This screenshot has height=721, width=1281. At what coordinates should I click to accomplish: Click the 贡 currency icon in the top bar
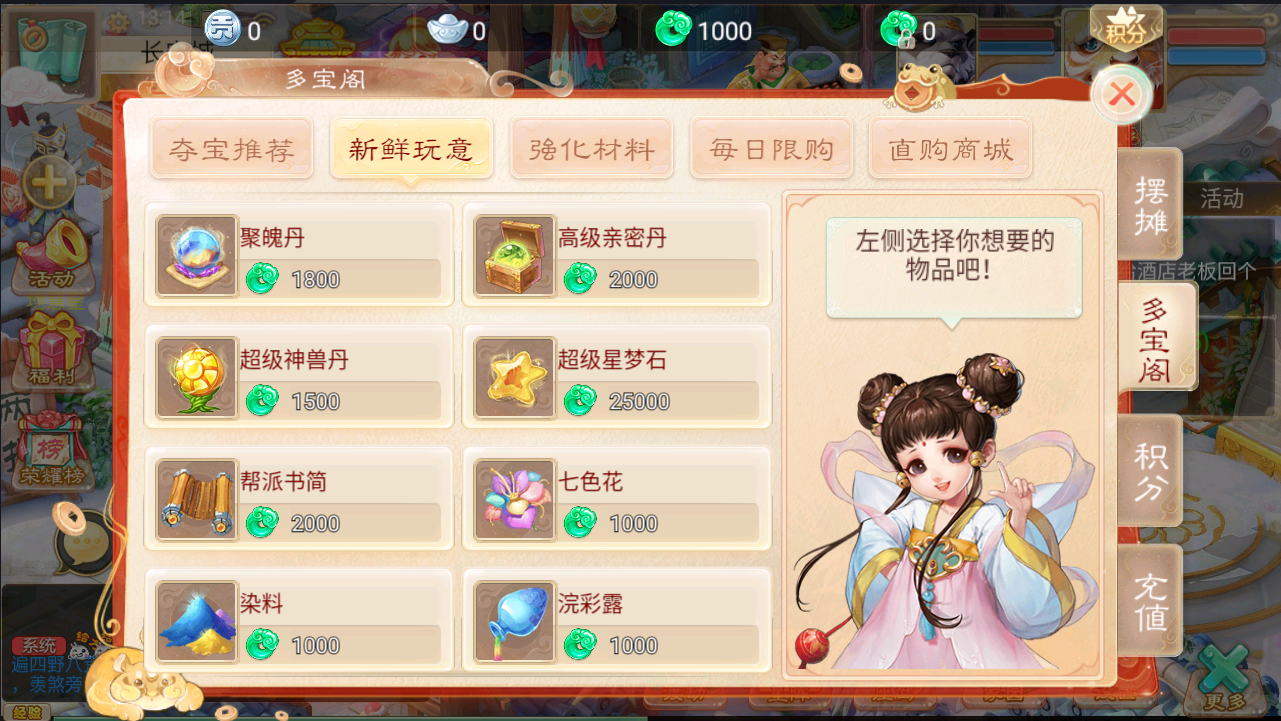221,29
